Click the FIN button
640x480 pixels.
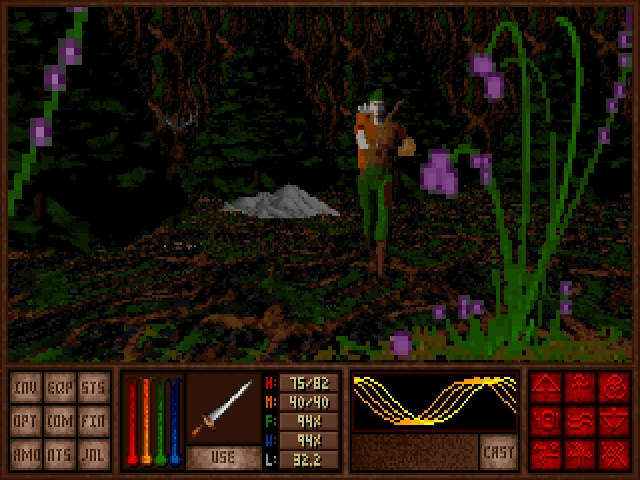tap(93, 420)
